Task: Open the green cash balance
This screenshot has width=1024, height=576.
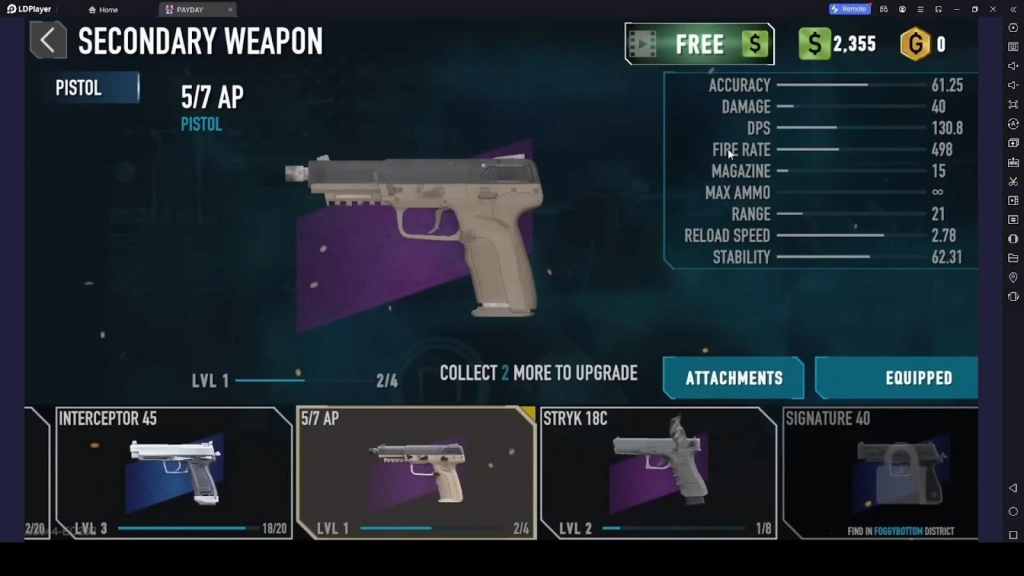Action: [x=837, y=44]
